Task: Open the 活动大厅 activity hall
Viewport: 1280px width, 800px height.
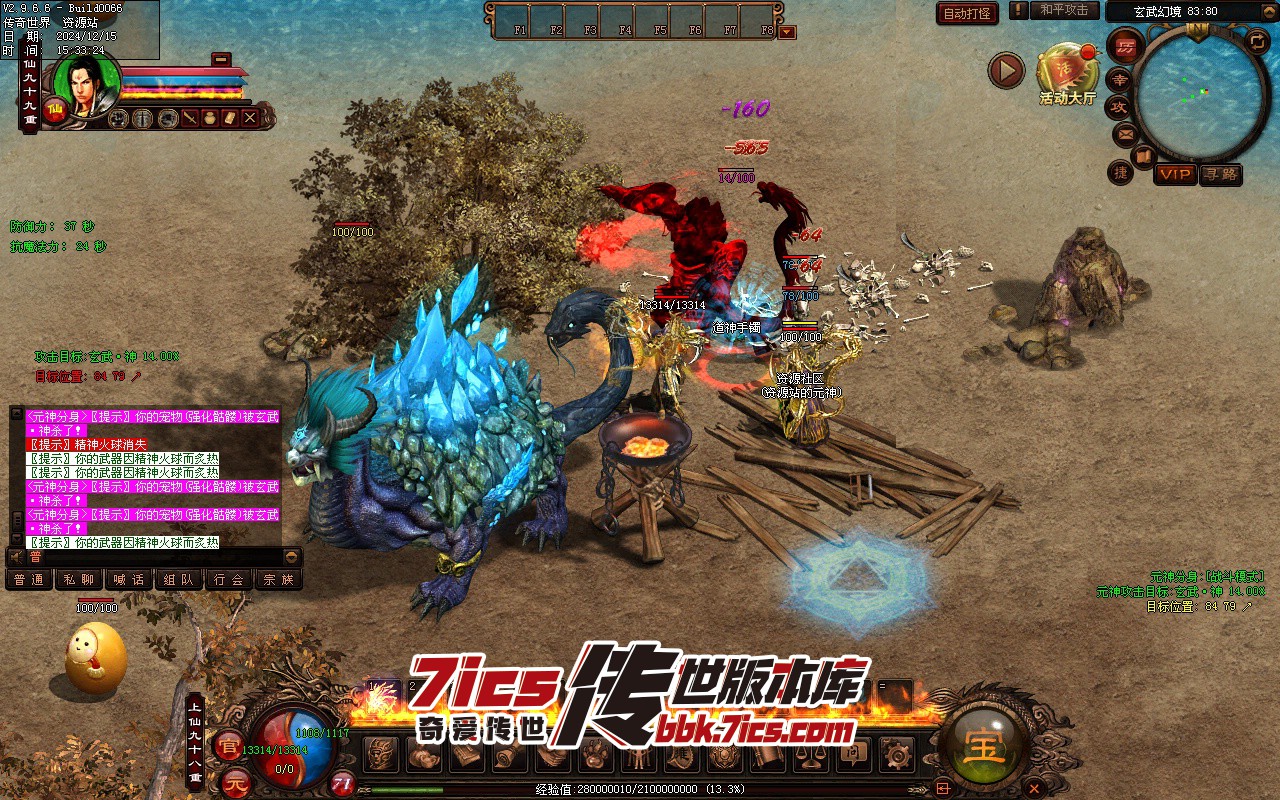Action: 1067,72
